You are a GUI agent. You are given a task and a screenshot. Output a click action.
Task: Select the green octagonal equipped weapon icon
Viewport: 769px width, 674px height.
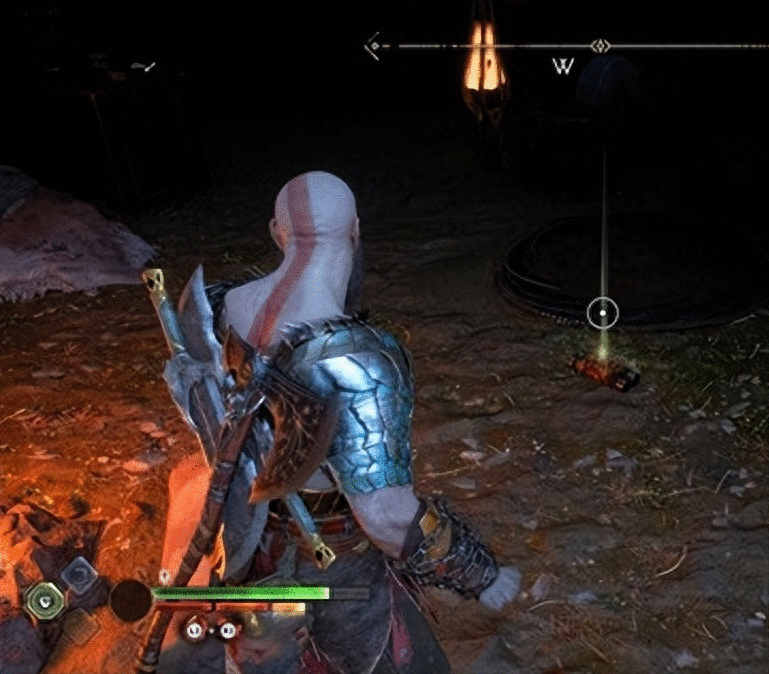pos(45,600)
